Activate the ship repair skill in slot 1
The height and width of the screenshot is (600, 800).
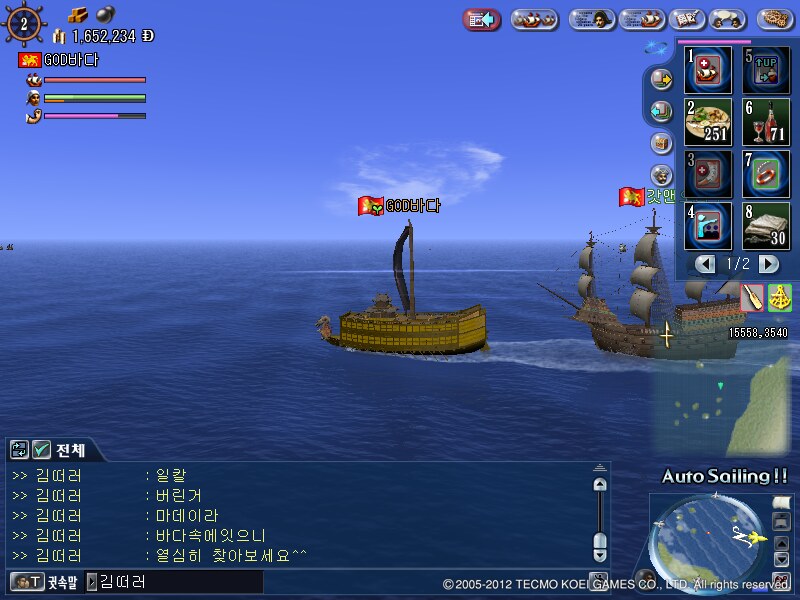708,70
